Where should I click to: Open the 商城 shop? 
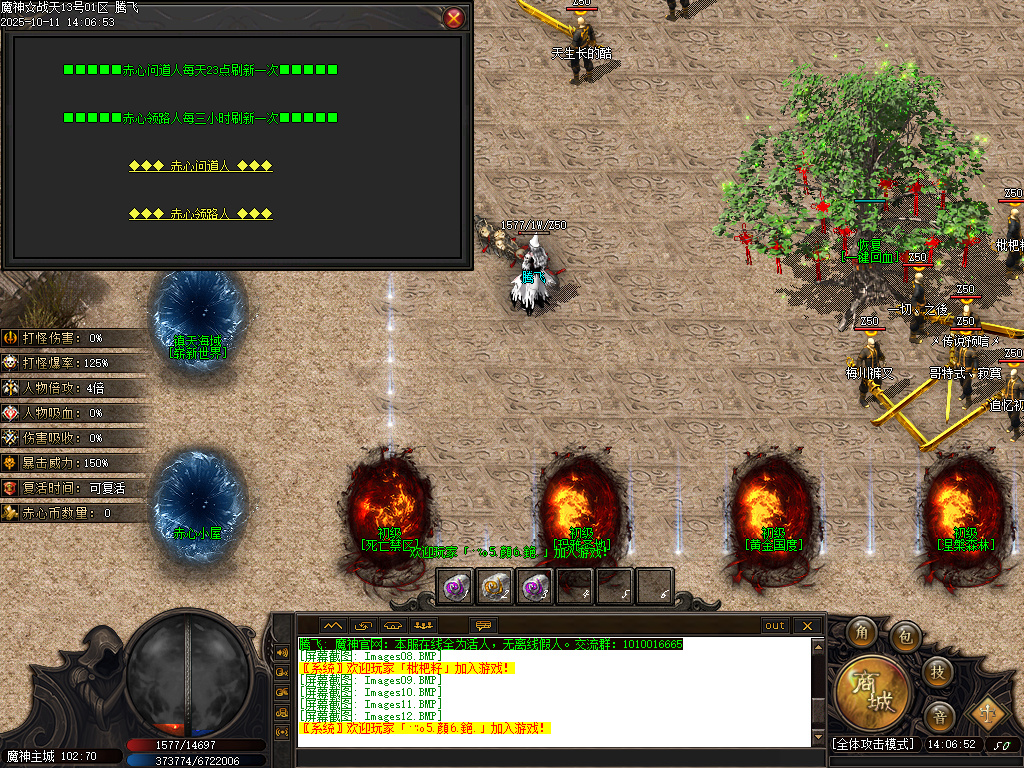tap(873, 690)
